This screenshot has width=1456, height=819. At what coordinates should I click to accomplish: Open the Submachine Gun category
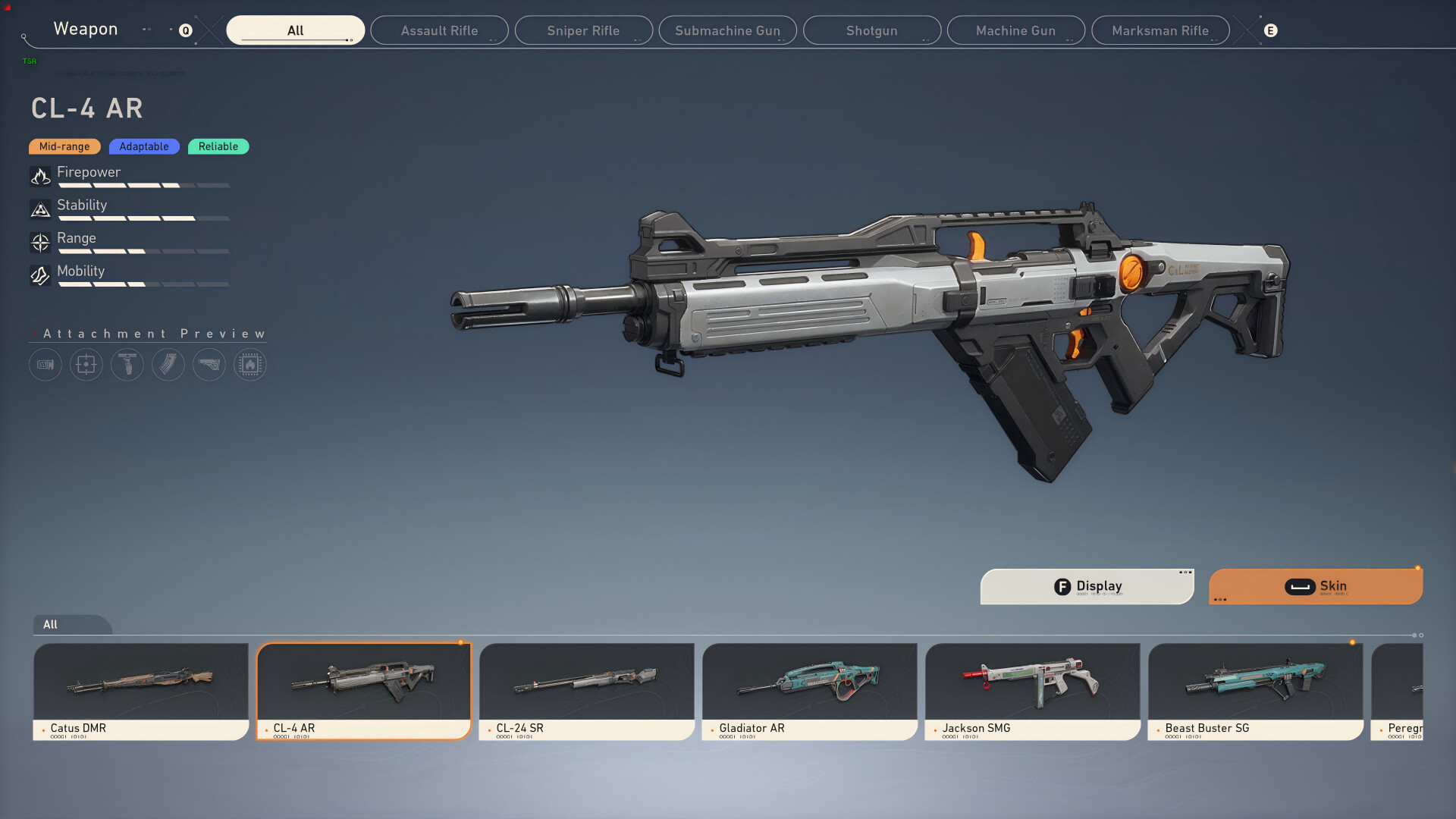(727, 30)
